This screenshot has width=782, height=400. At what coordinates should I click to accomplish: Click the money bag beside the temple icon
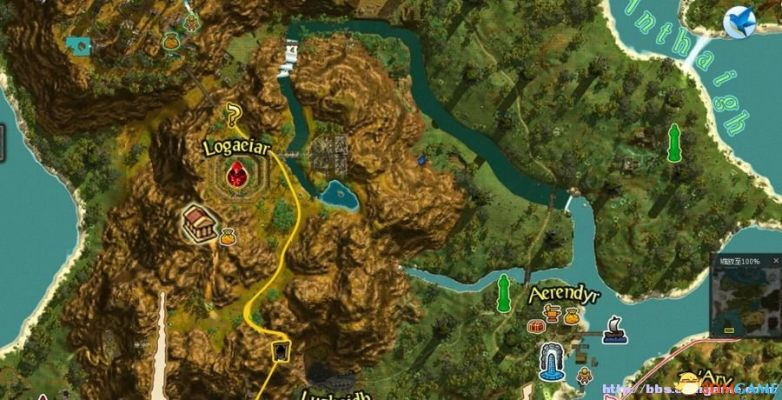(227, 236)
